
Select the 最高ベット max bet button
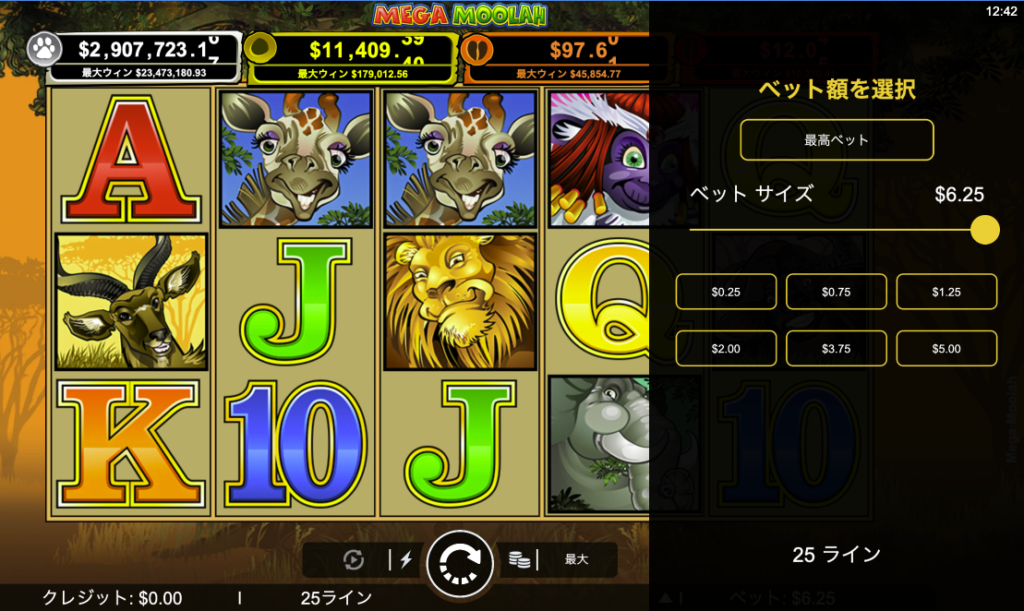[836, 140]
